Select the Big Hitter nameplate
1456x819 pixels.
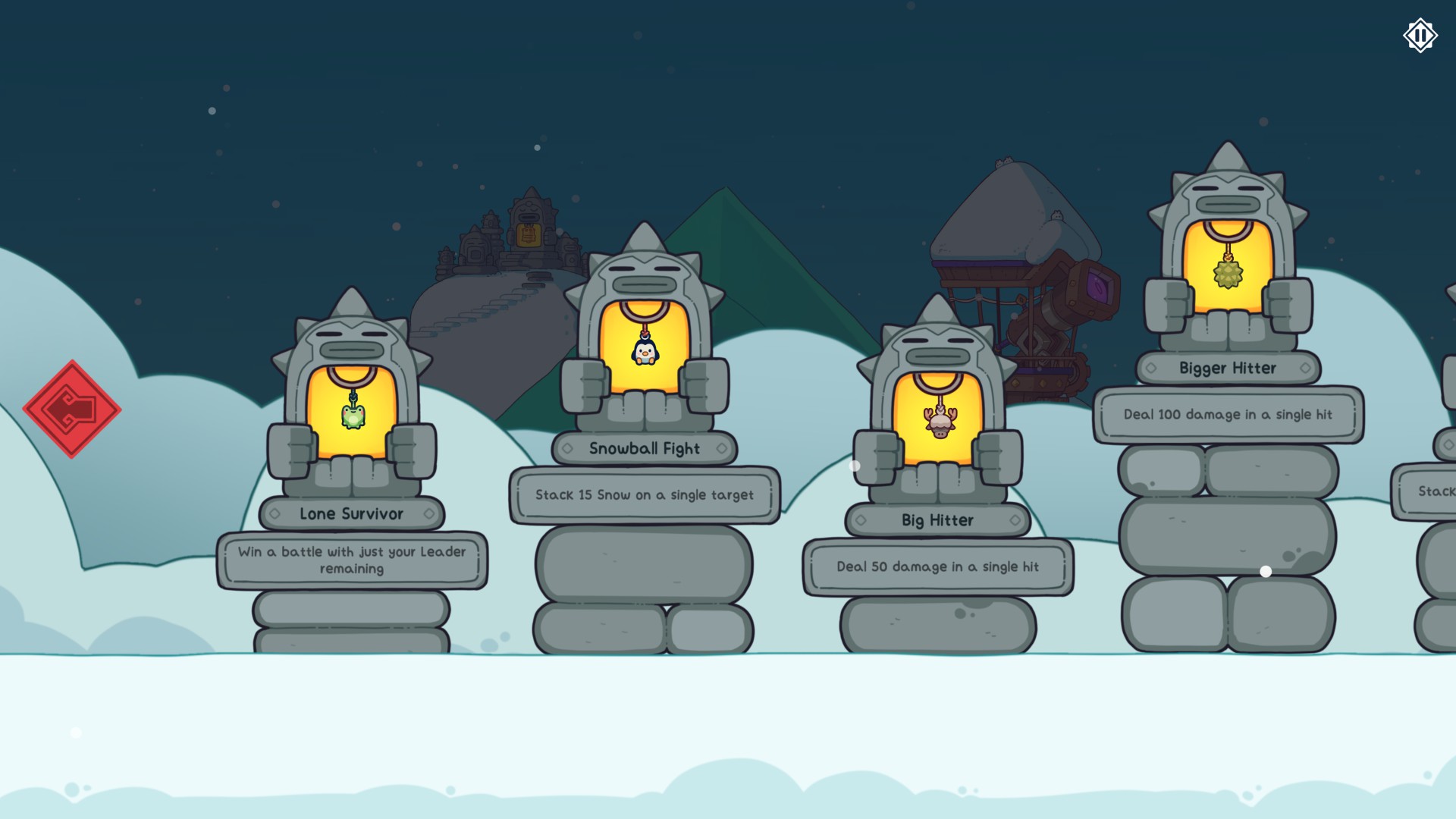point(937,520)
